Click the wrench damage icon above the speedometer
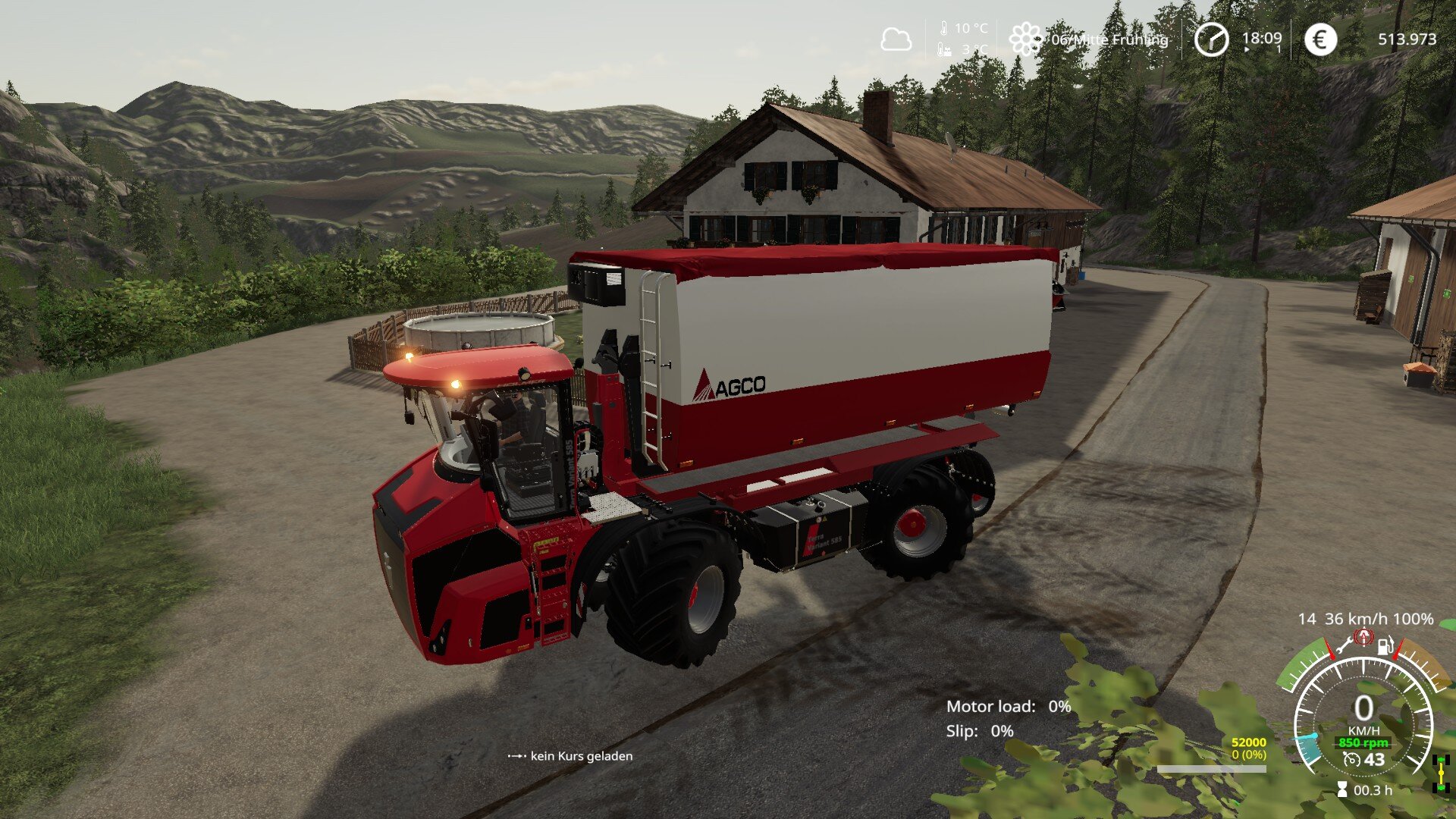Screen dimensions: 1456x819 1344,647
